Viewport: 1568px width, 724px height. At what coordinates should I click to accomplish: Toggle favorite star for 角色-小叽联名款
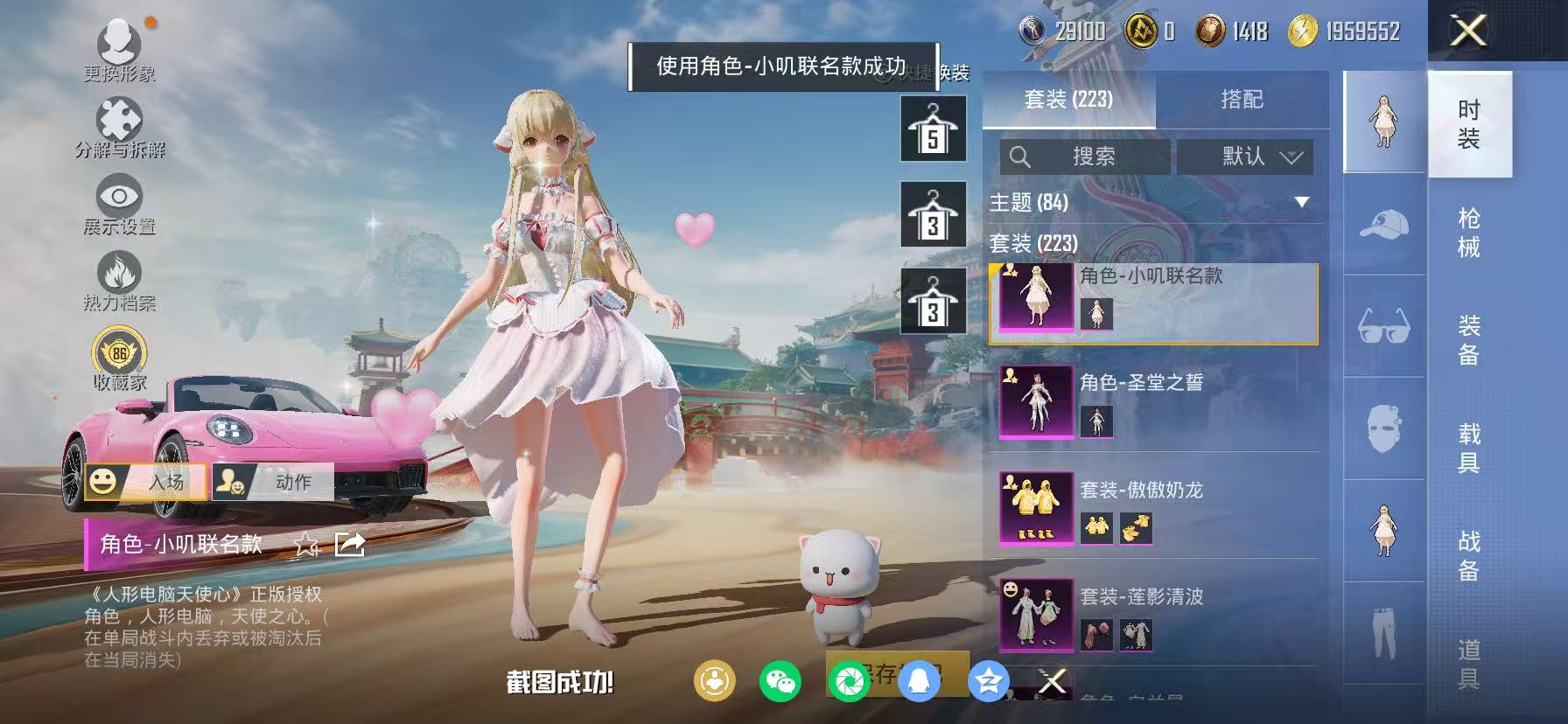coord(305,544)
